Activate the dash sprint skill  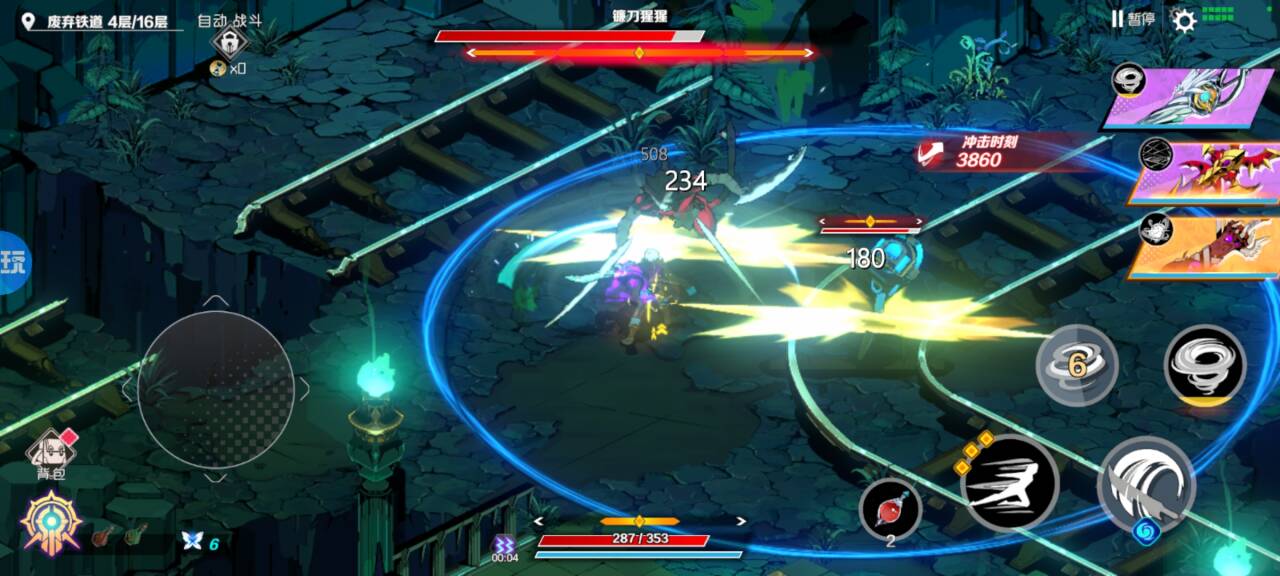point(1009,483)
